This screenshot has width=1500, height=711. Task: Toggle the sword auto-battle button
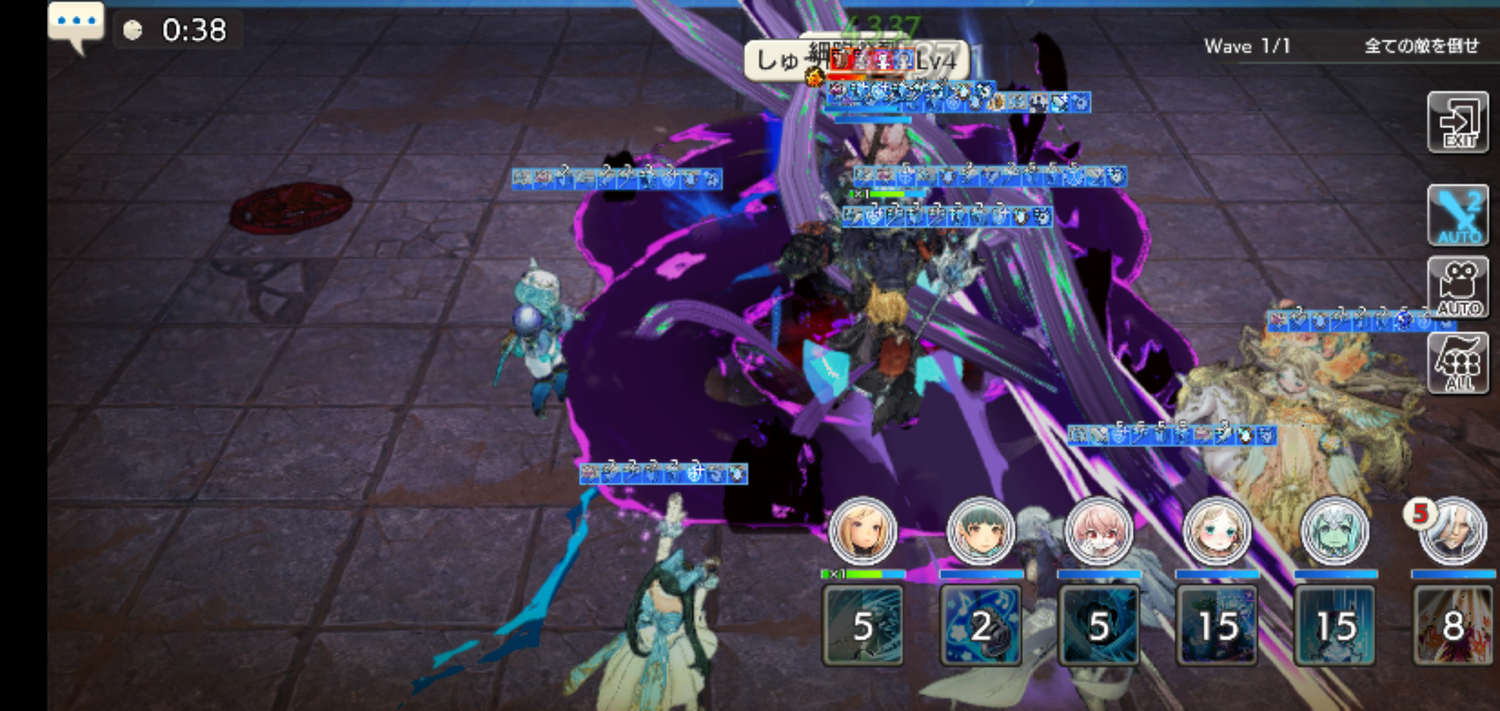click(x=1457, y=215)
